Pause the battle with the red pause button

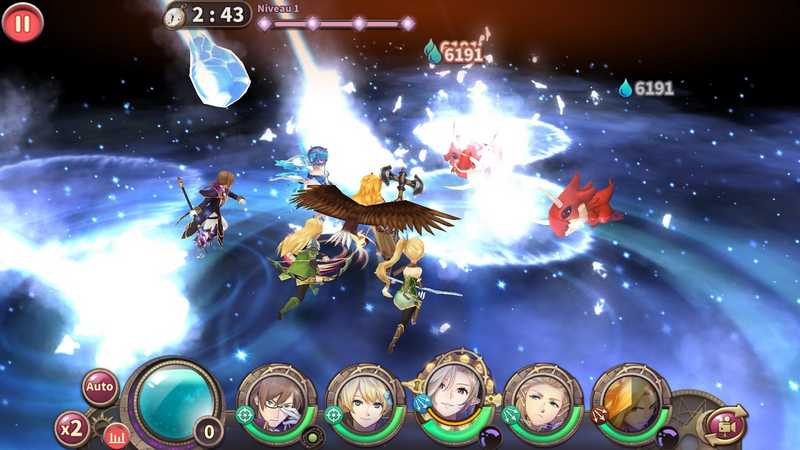click(22, 22)
